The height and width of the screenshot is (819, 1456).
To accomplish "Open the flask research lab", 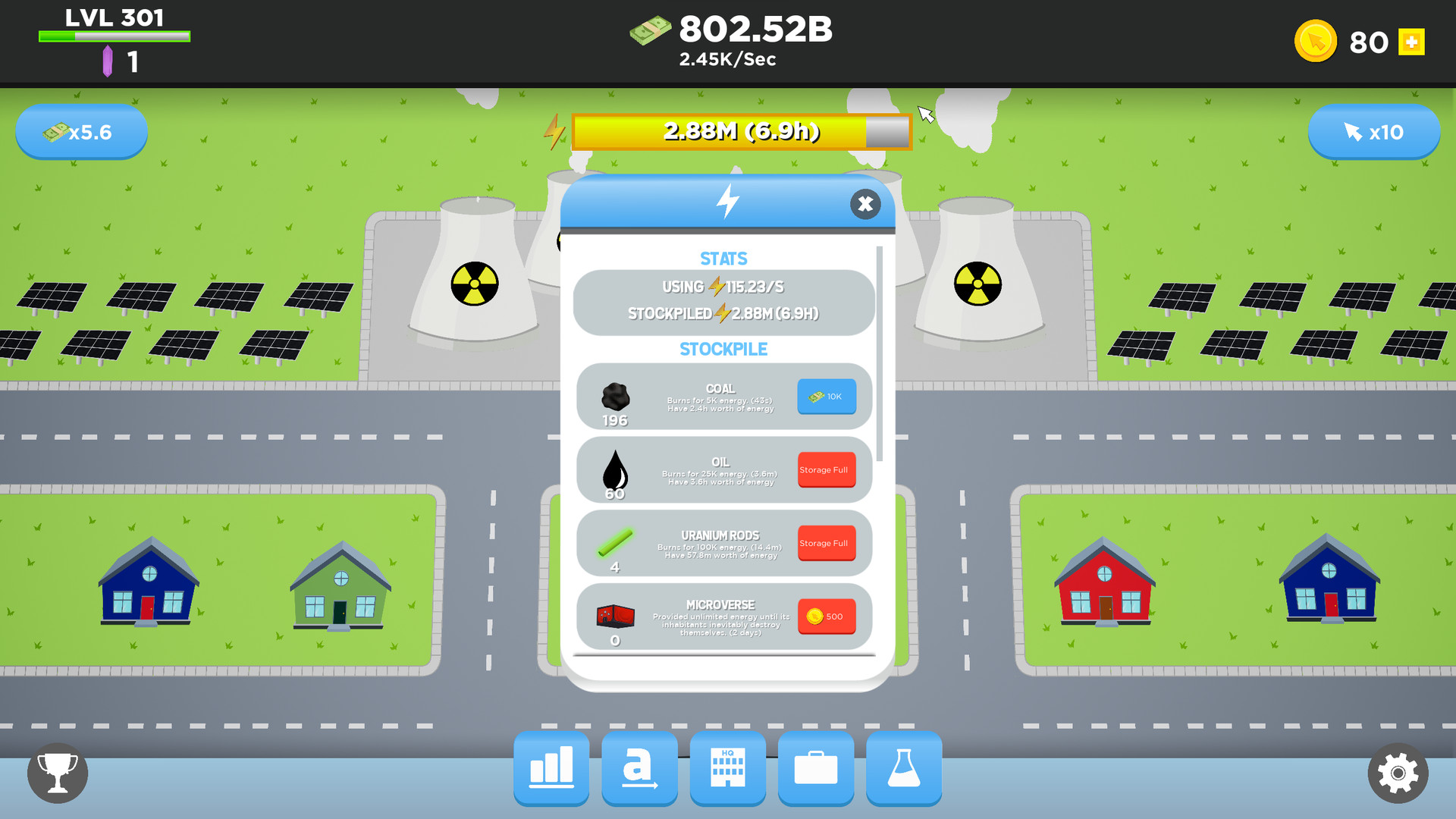I will [903, 769].
